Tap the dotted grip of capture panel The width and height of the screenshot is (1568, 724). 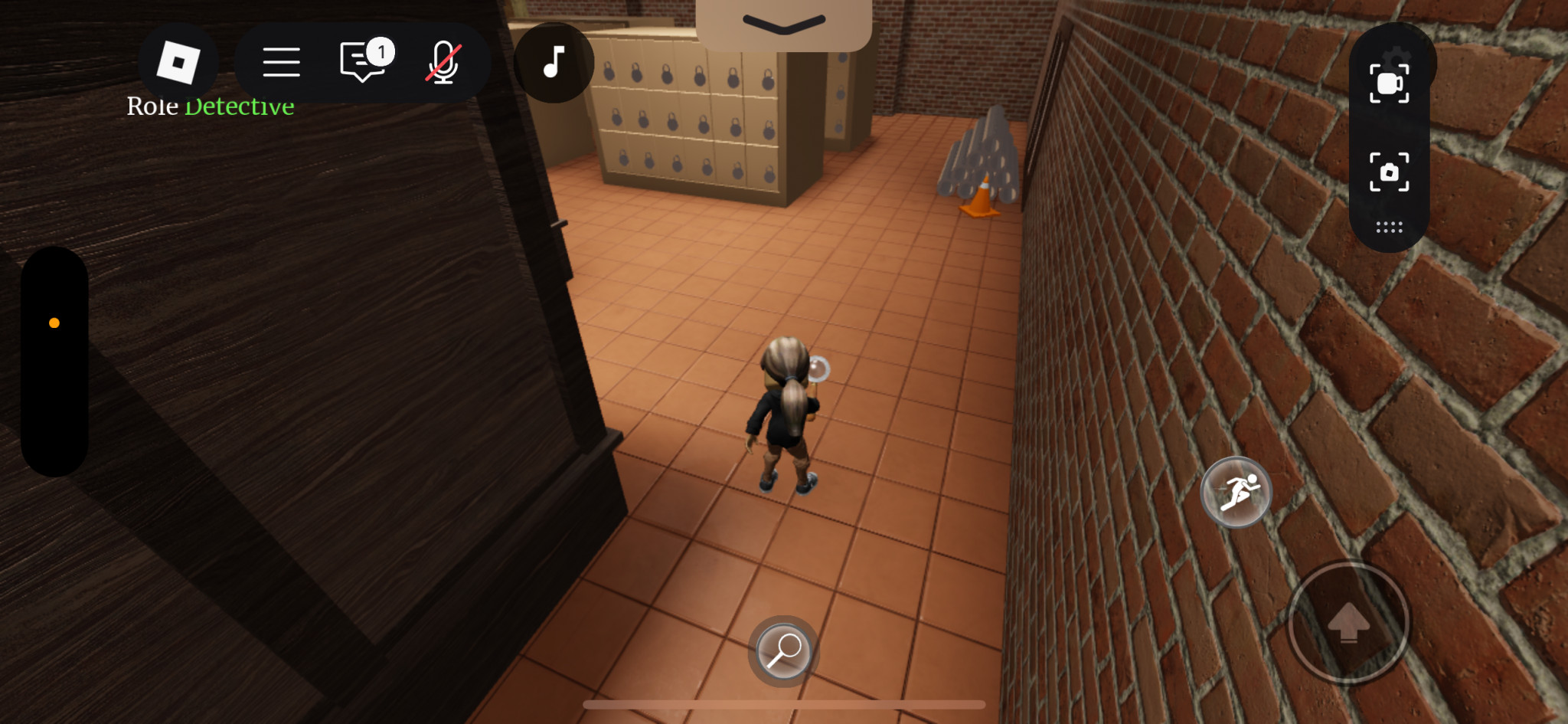1389,228
